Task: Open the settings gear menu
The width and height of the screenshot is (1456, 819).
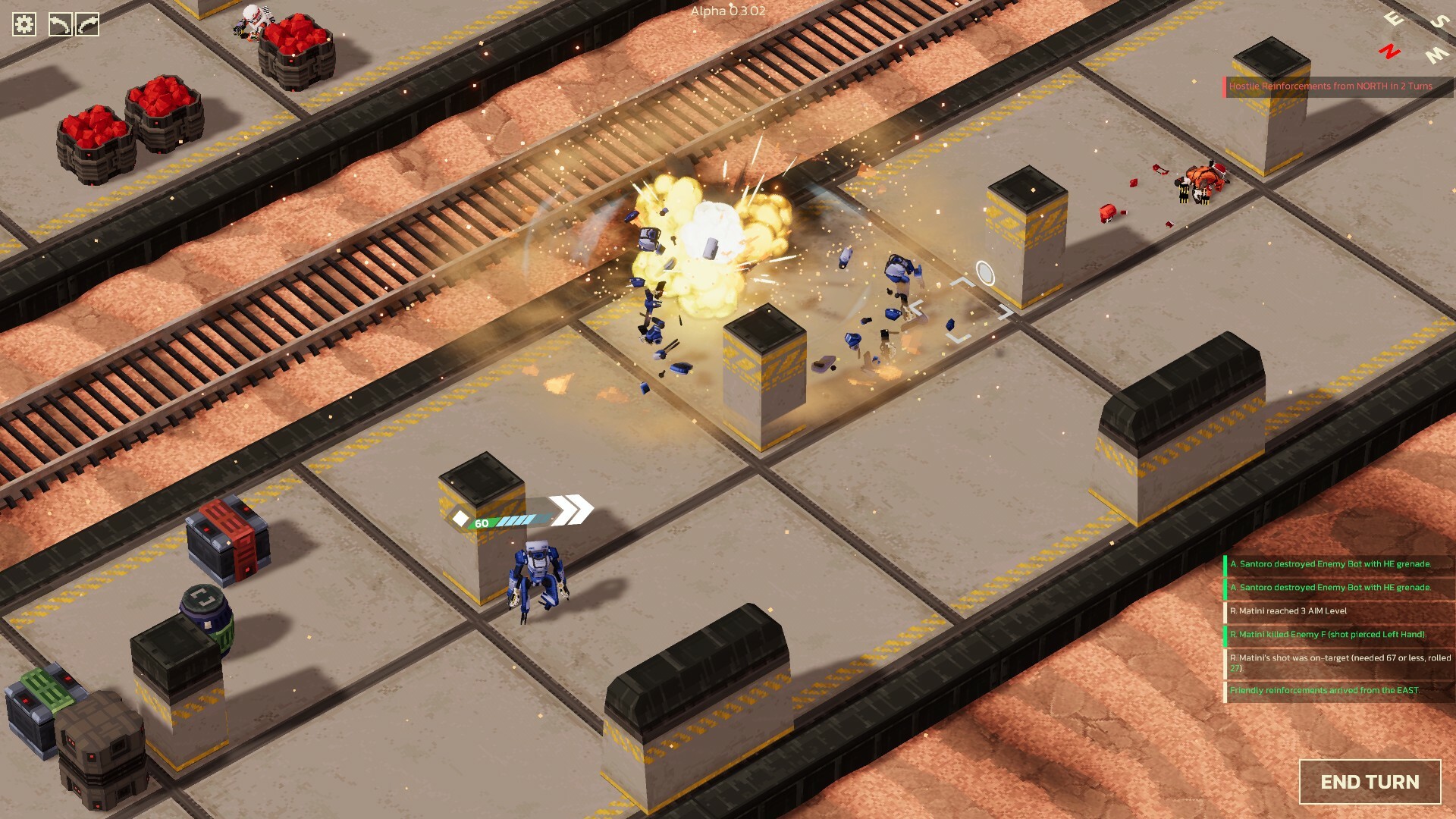Action: point(24,24)
